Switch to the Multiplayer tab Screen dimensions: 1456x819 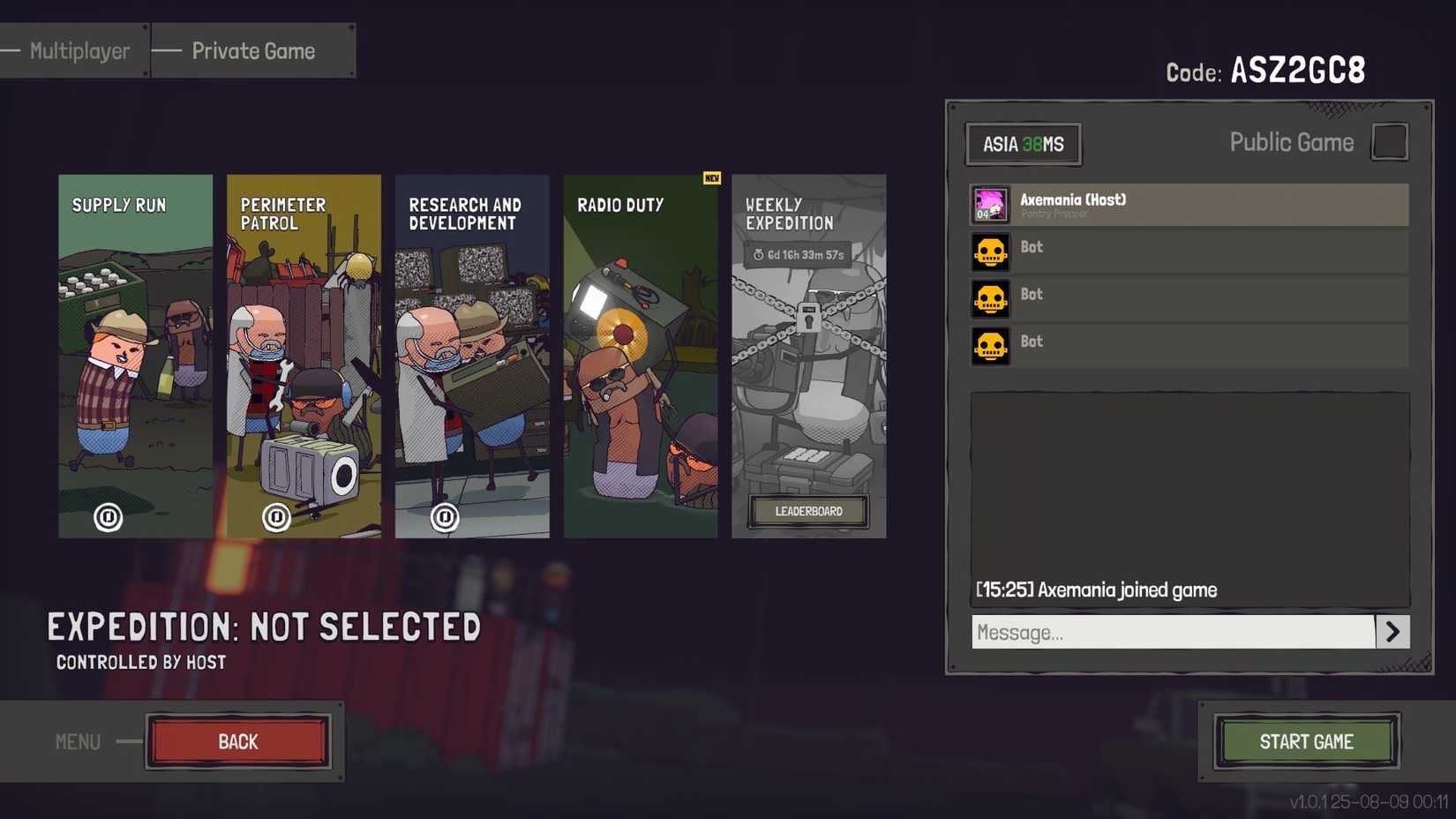click(x=78, y=50)
